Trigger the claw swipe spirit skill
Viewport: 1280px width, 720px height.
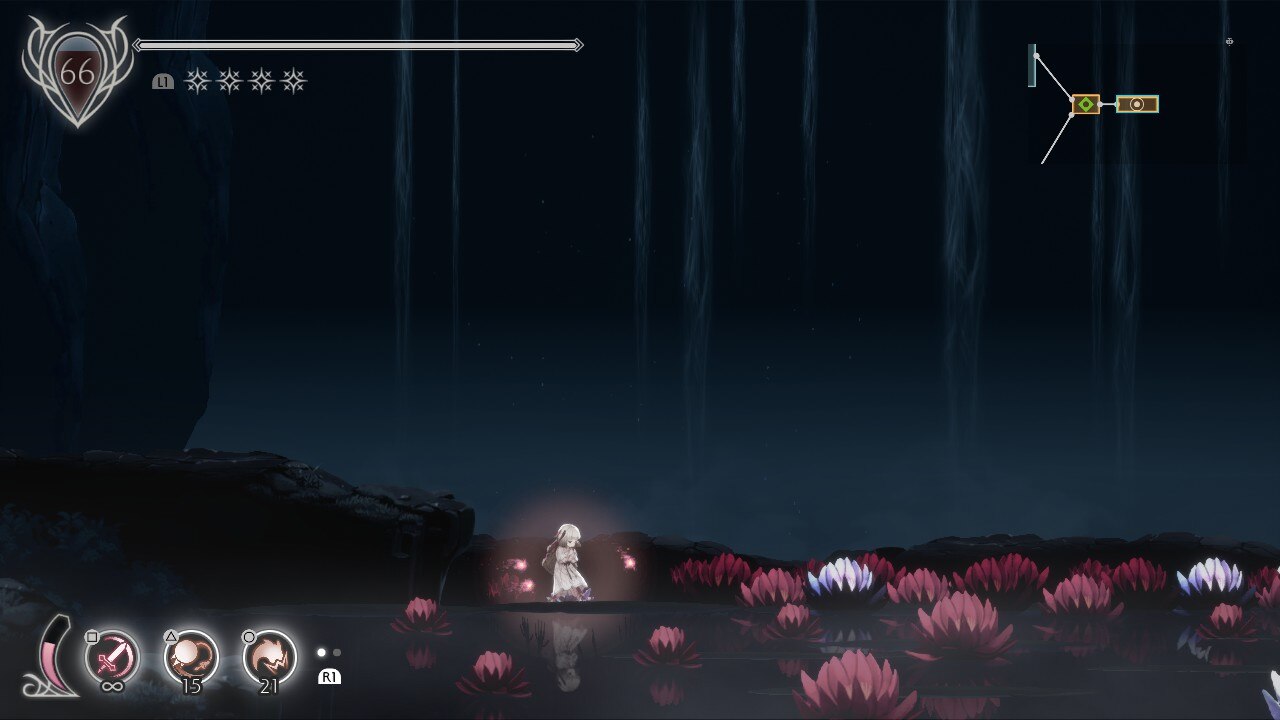pos(270,656)
